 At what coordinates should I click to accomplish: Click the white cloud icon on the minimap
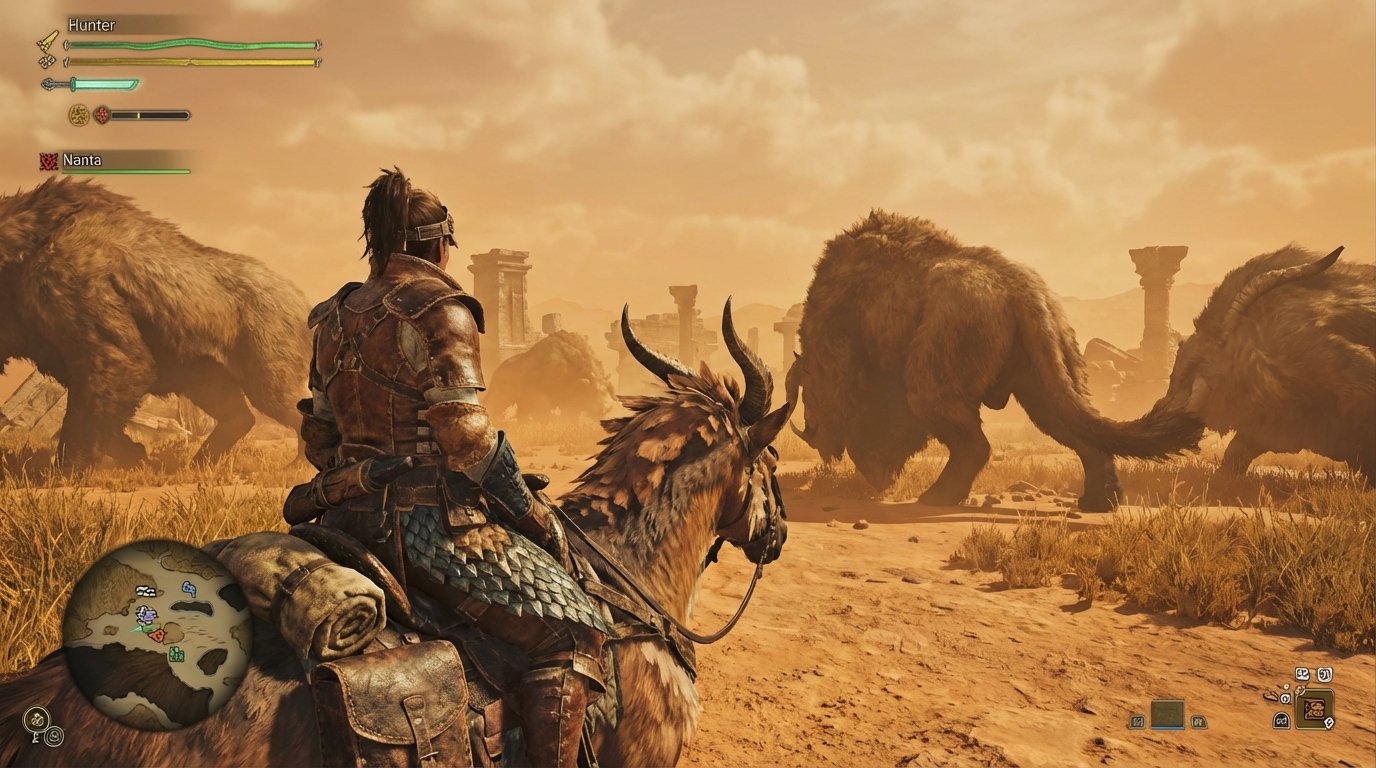pyautogui.click(x=145, y=590)
